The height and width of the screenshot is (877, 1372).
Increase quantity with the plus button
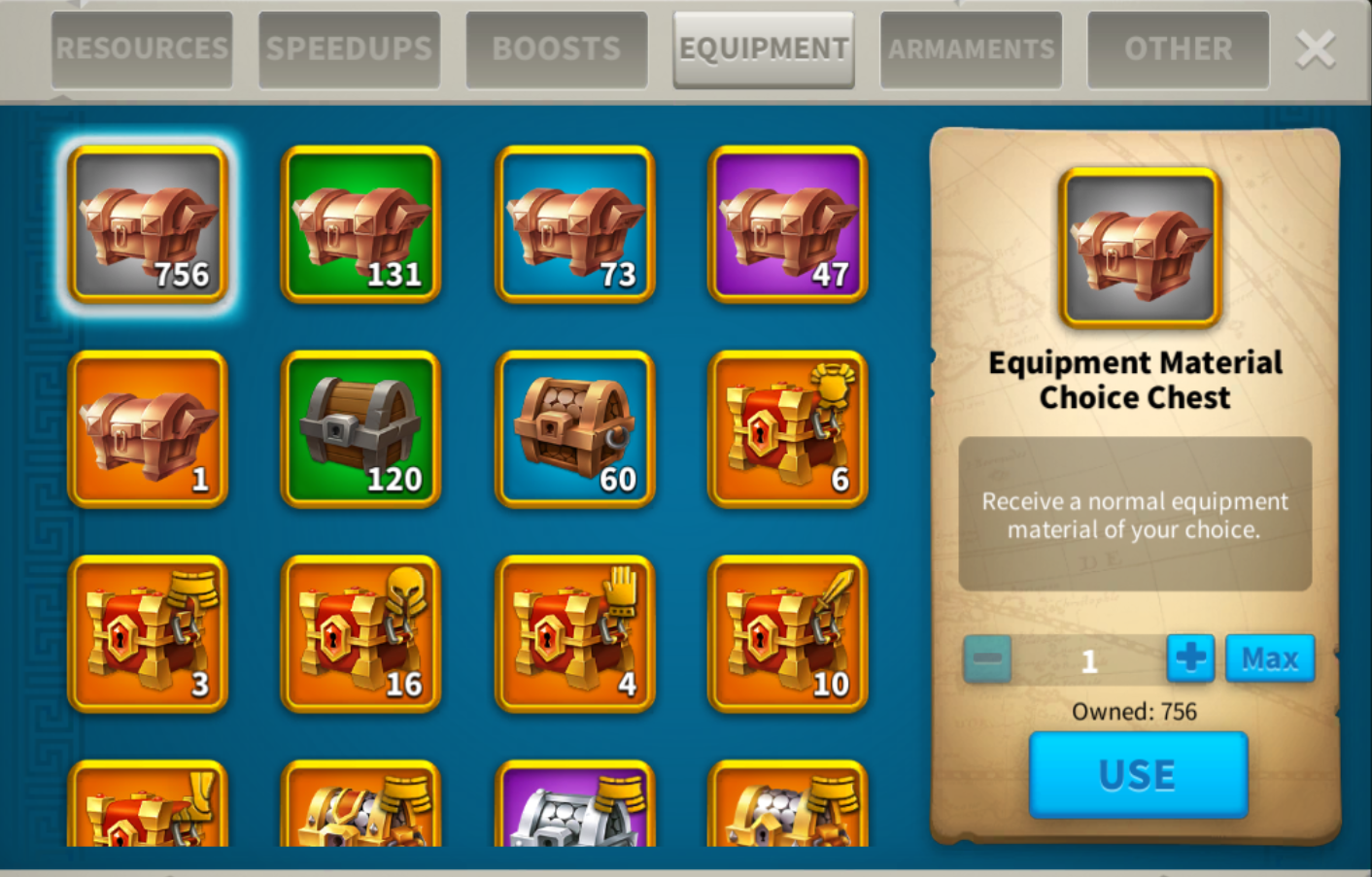pos(1190,659)
